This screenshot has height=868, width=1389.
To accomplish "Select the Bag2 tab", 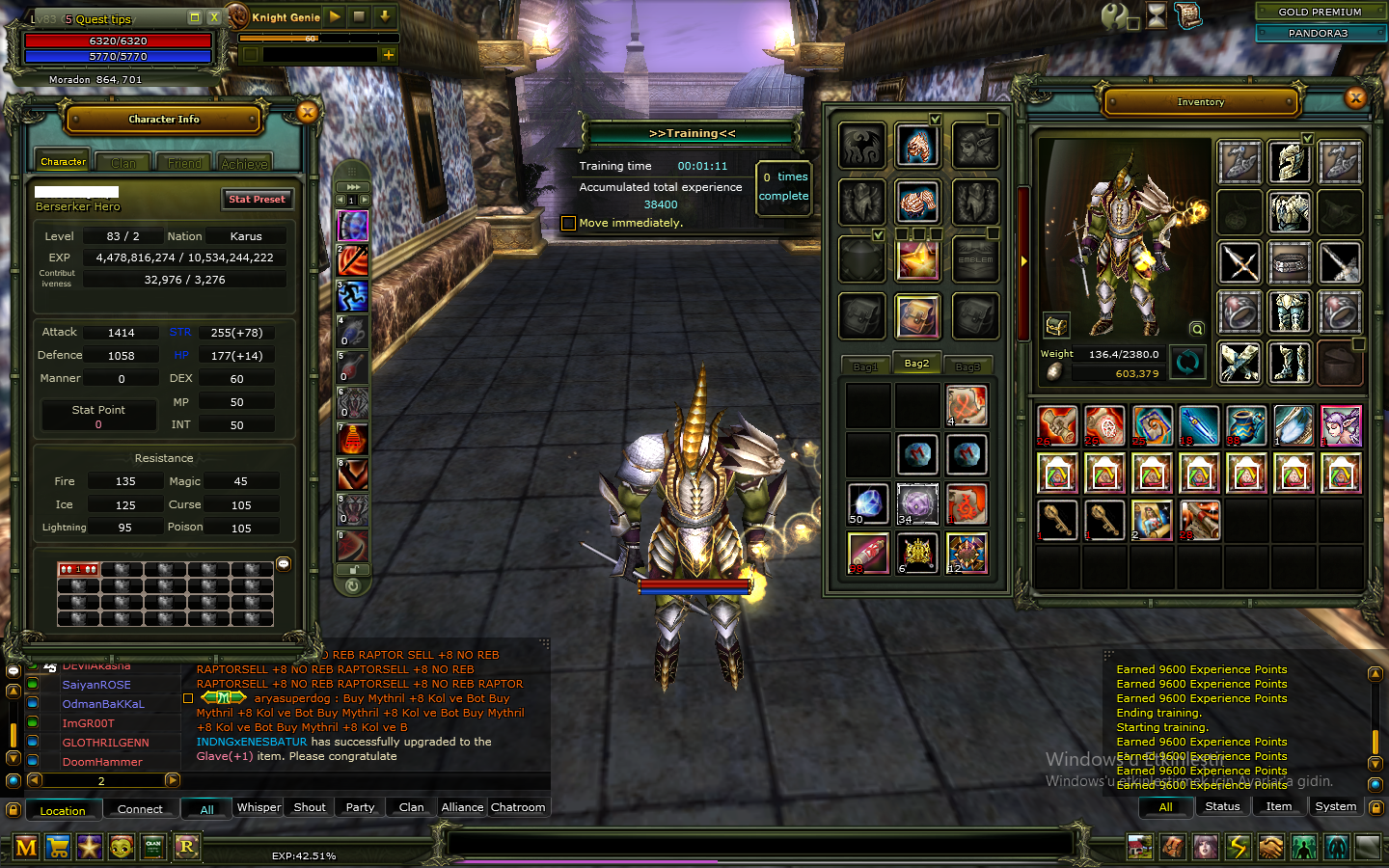I will click(x=916, y=364).
